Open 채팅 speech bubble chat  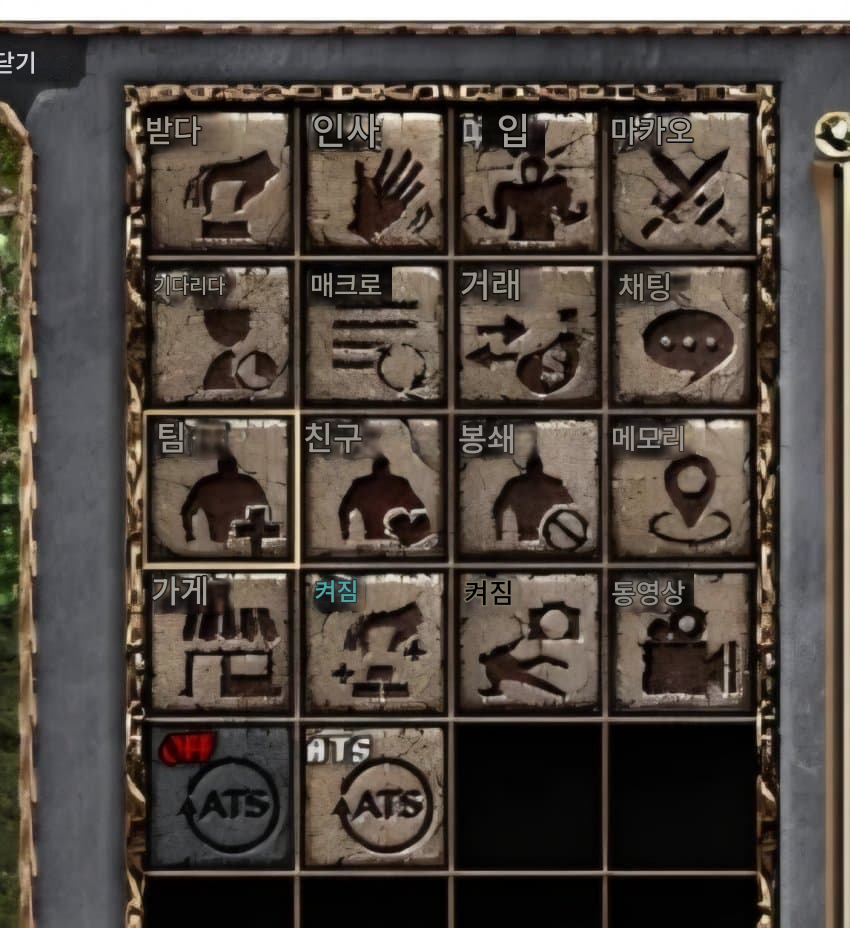682,334
